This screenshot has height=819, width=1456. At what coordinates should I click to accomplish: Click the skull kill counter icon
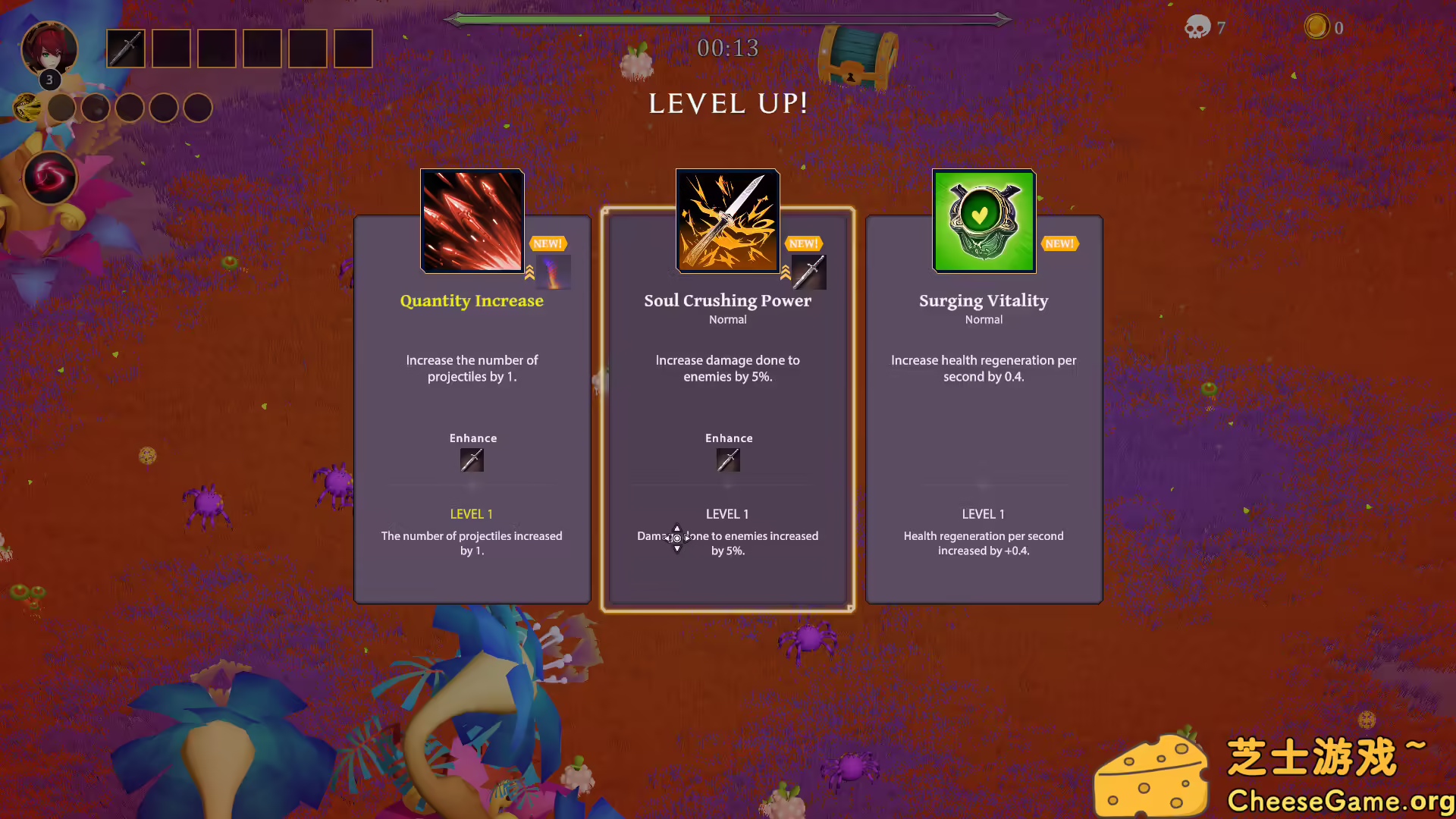[x=1199, y=27]
